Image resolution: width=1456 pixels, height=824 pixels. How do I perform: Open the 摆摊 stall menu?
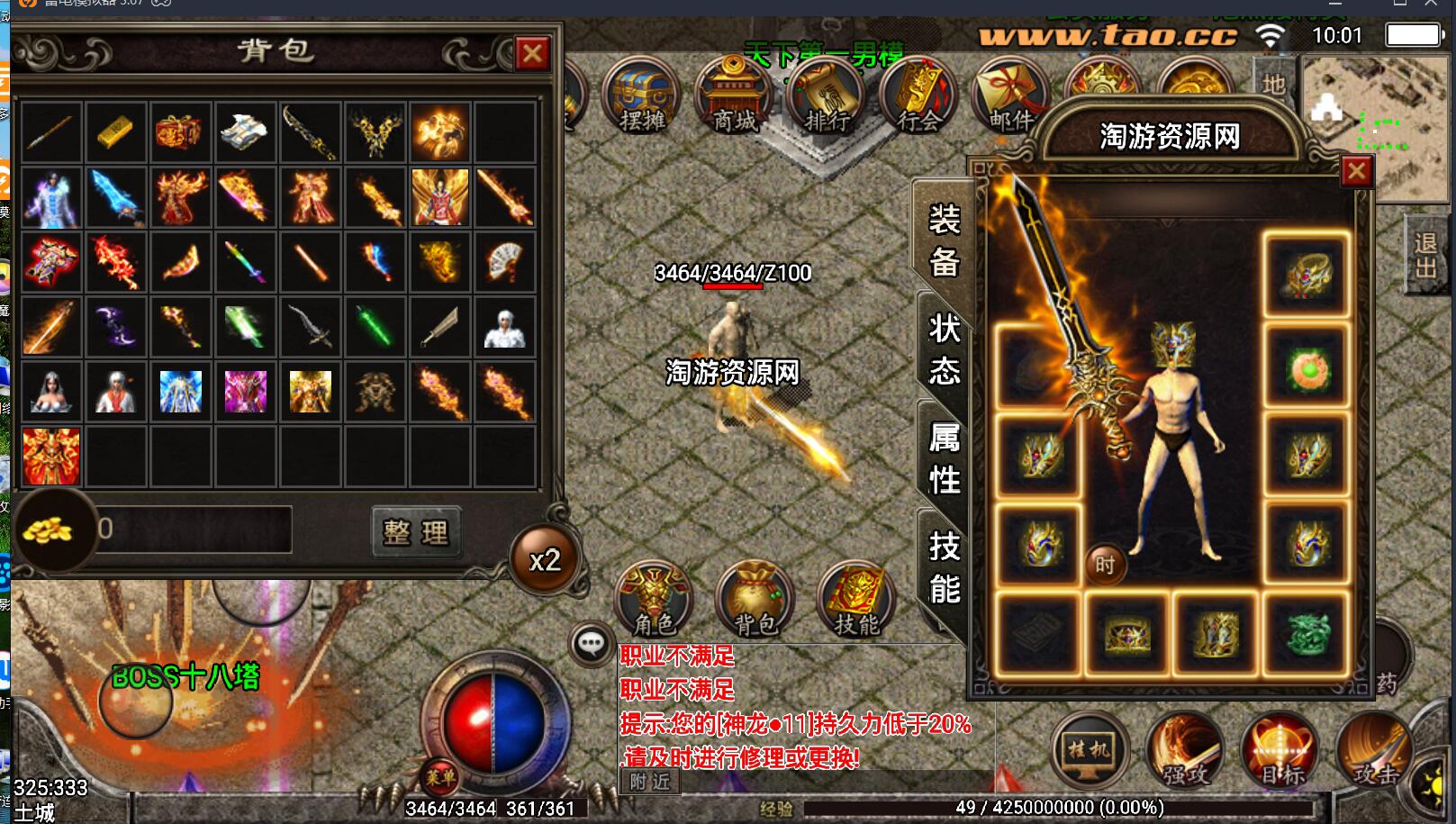[641, 97]
